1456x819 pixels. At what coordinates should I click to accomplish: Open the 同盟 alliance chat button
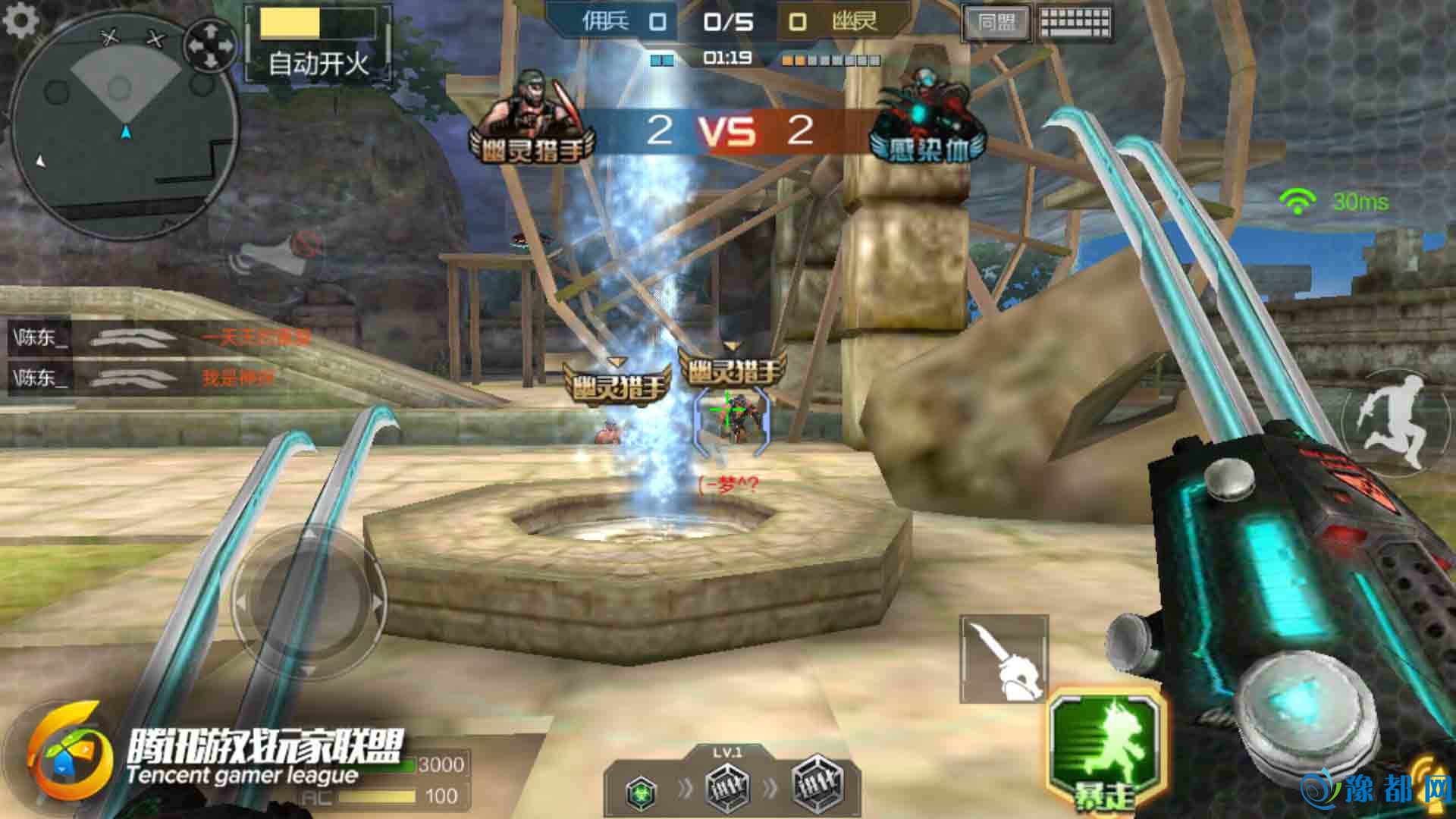tap(996, 23)
